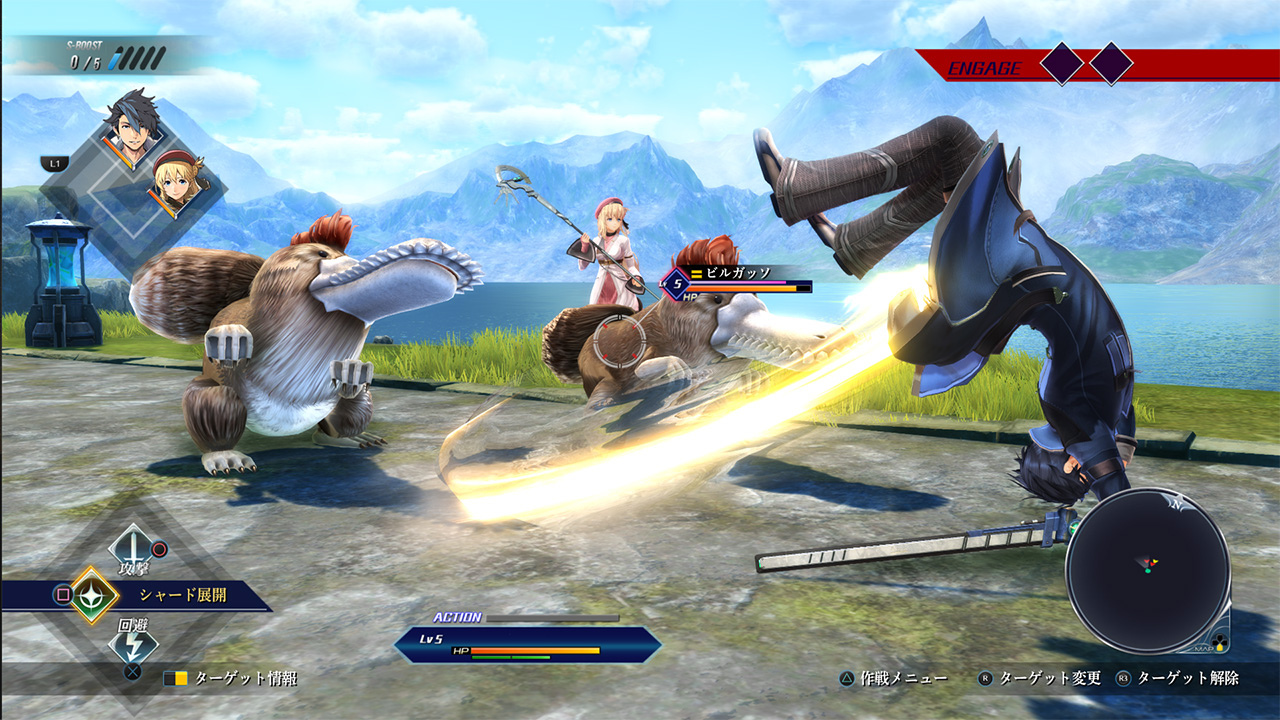
Task: Open the circular minimap
Action: [x=1147, y=569]
